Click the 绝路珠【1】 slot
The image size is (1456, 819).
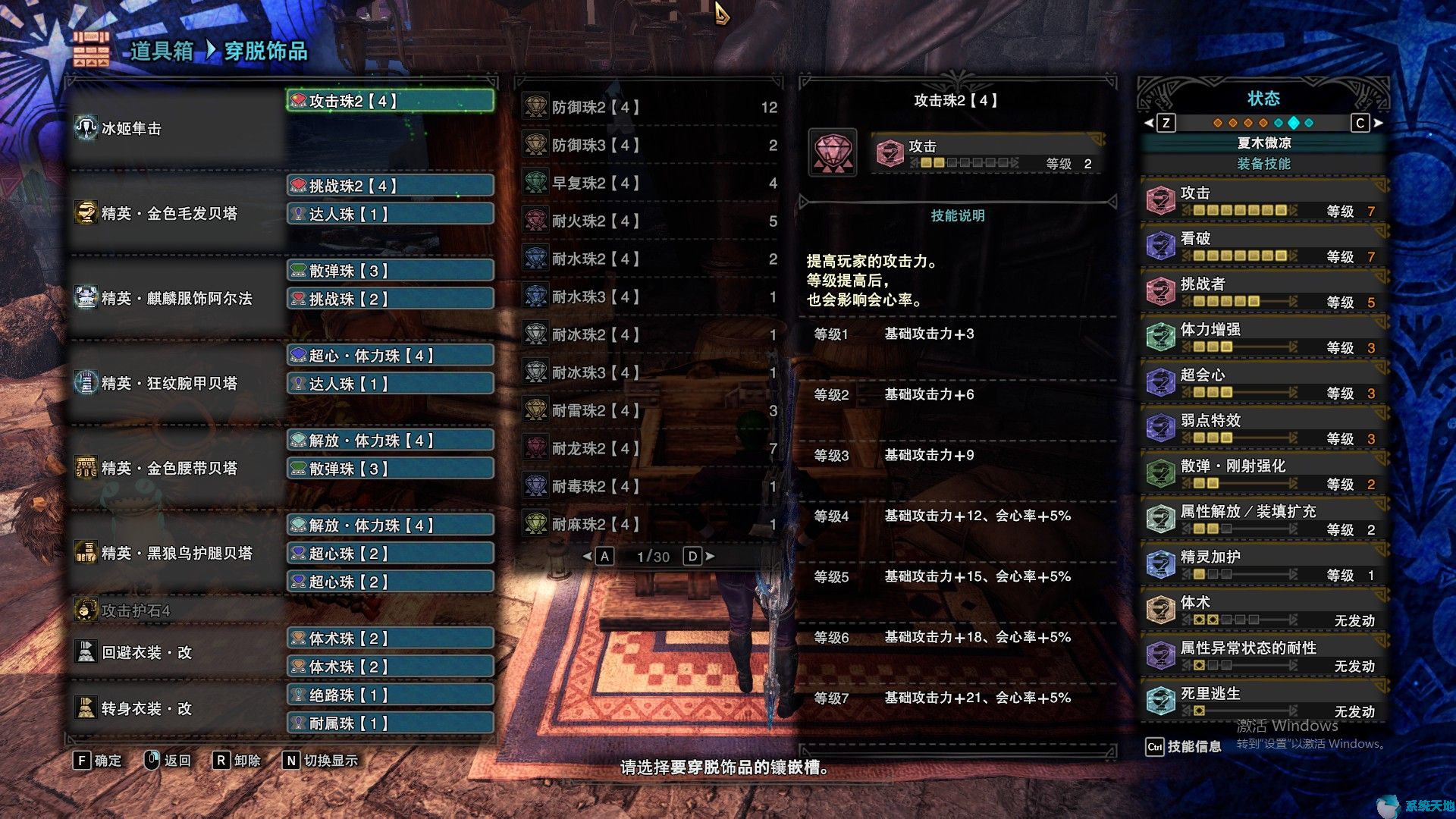pyautogui.click(x=391, y=695)
